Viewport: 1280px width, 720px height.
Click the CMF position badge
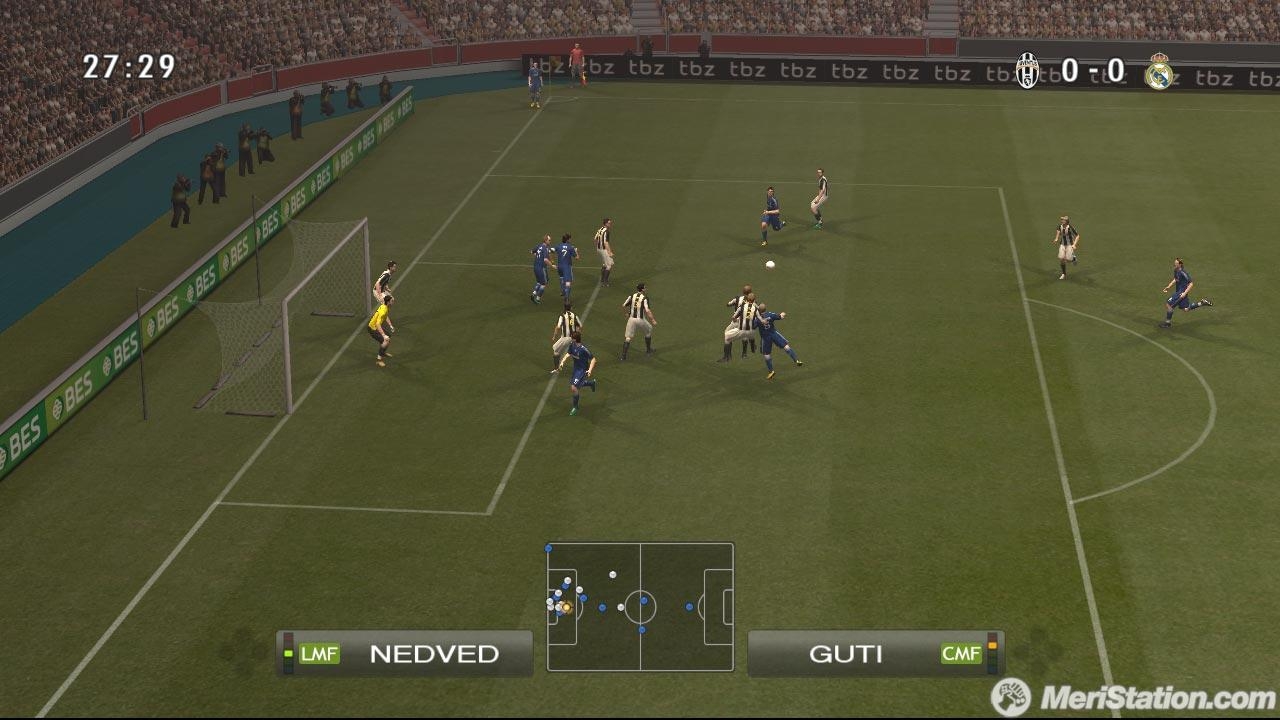pyautogui.click(x=961, y=654)
